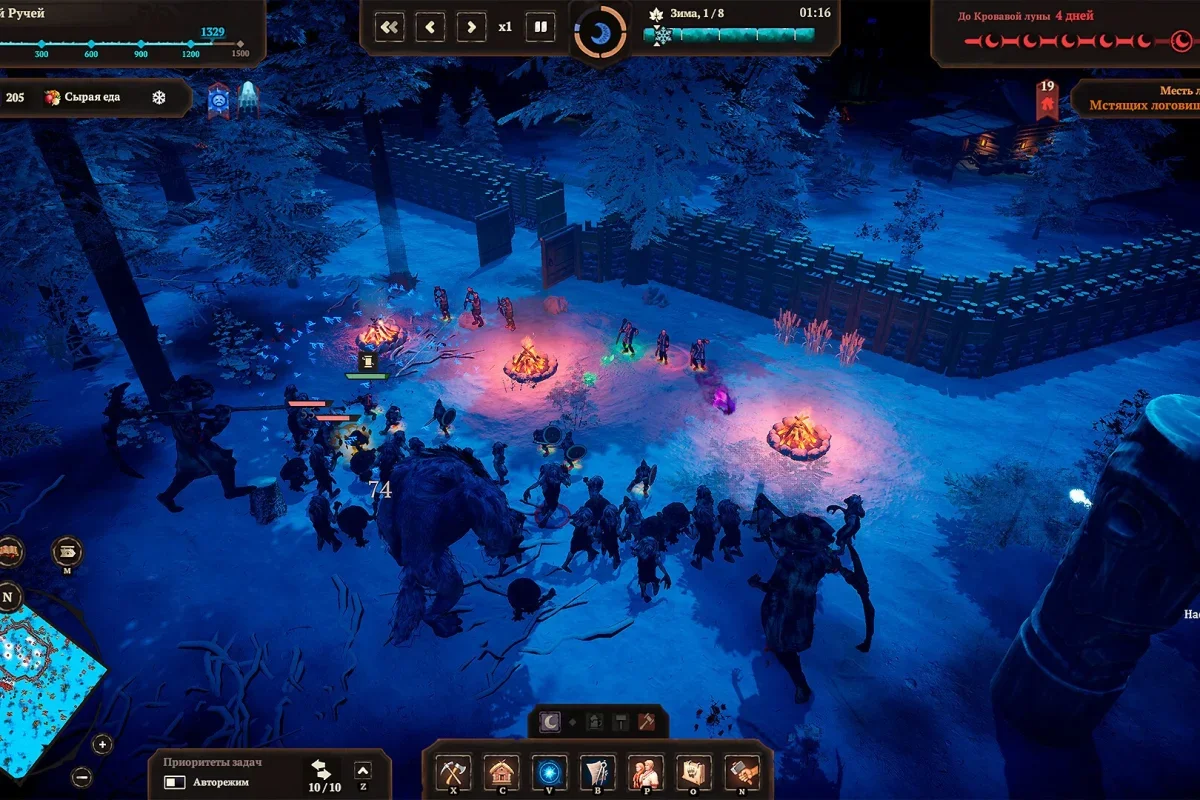Zoom in the minimap with plus button
Screen dimensions: 1200x800
(103, 745)
